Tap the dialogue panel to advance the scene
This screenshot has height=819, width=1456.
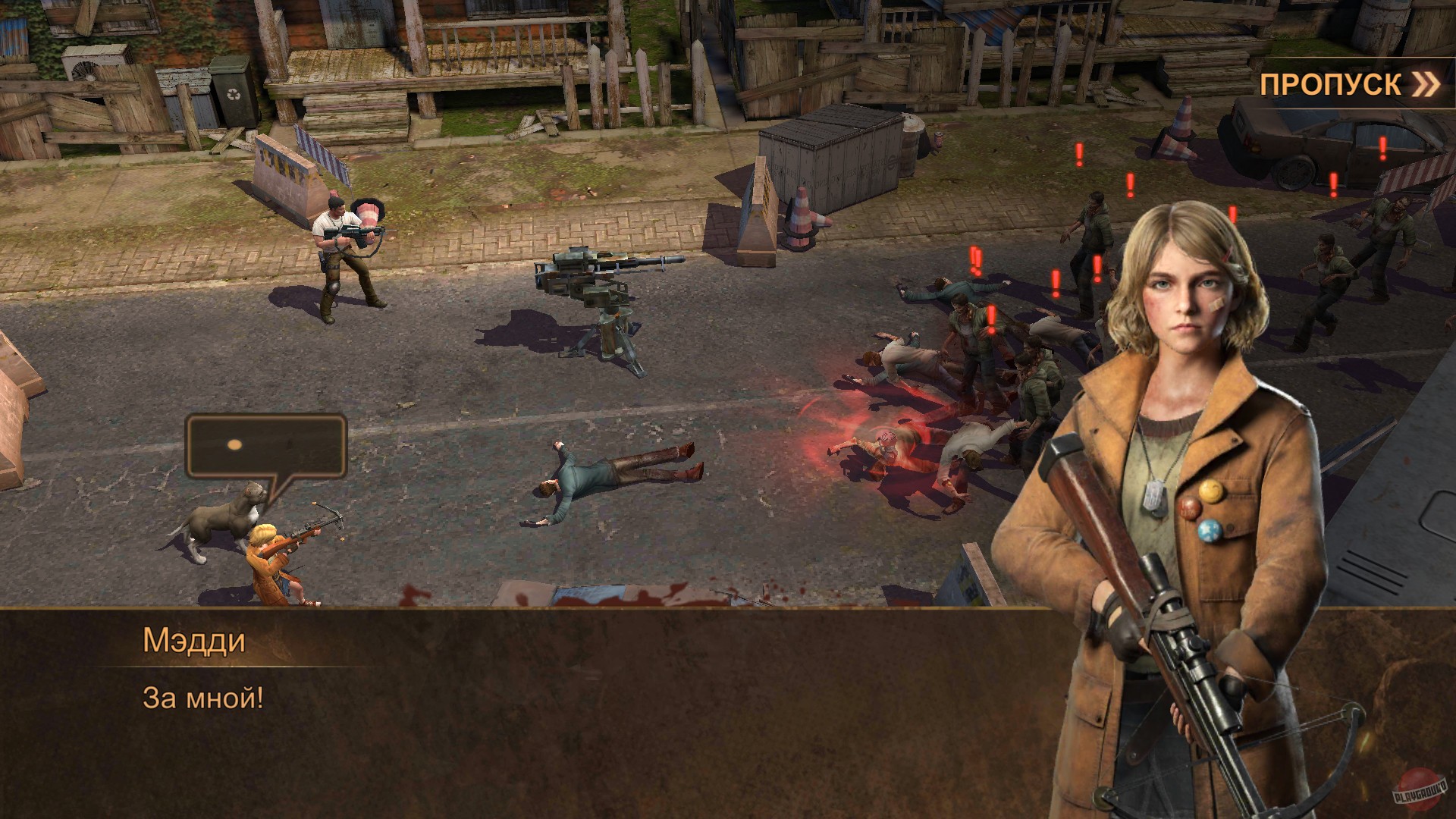click(531, 720)
